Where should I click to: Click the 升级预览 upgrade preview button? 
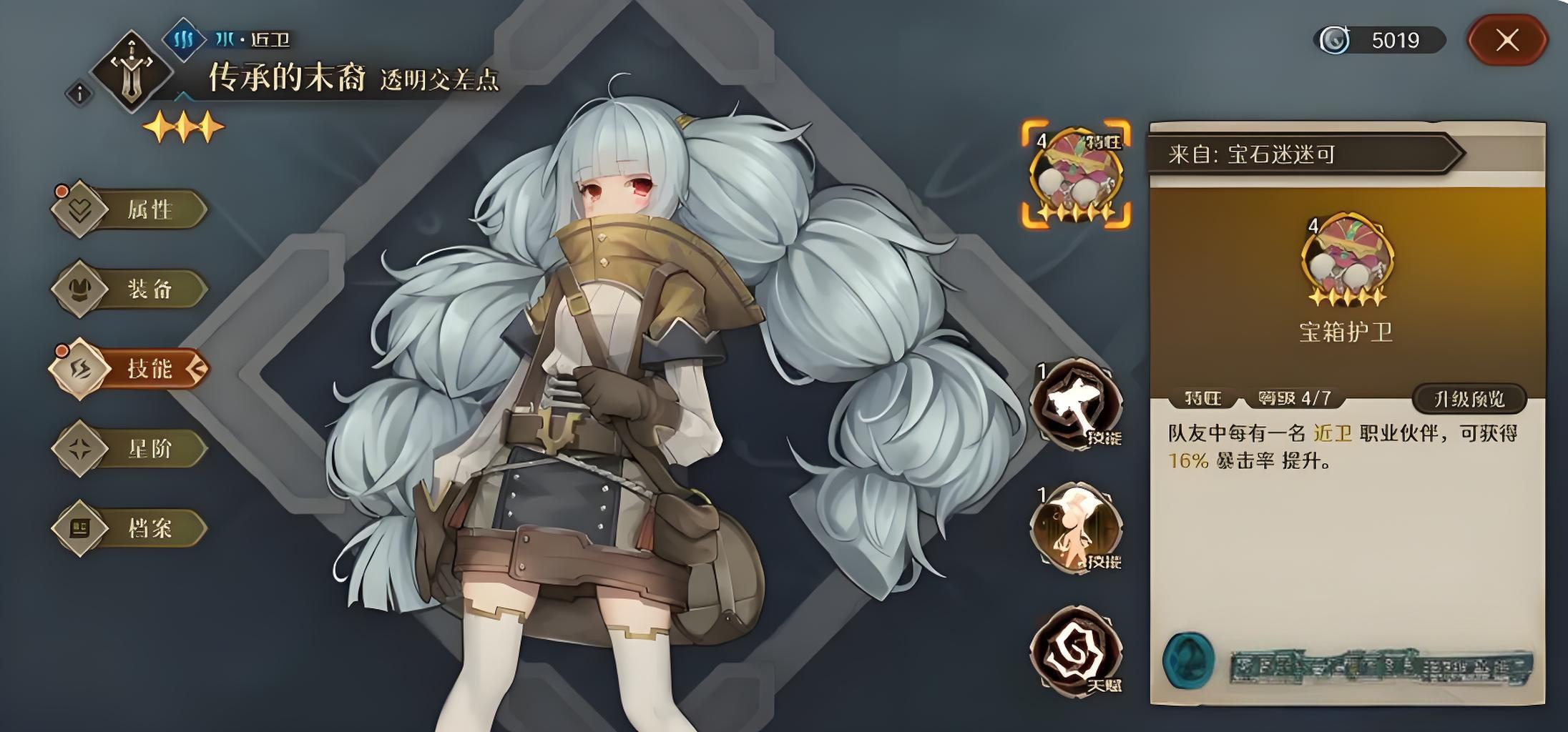(1469, 399)
